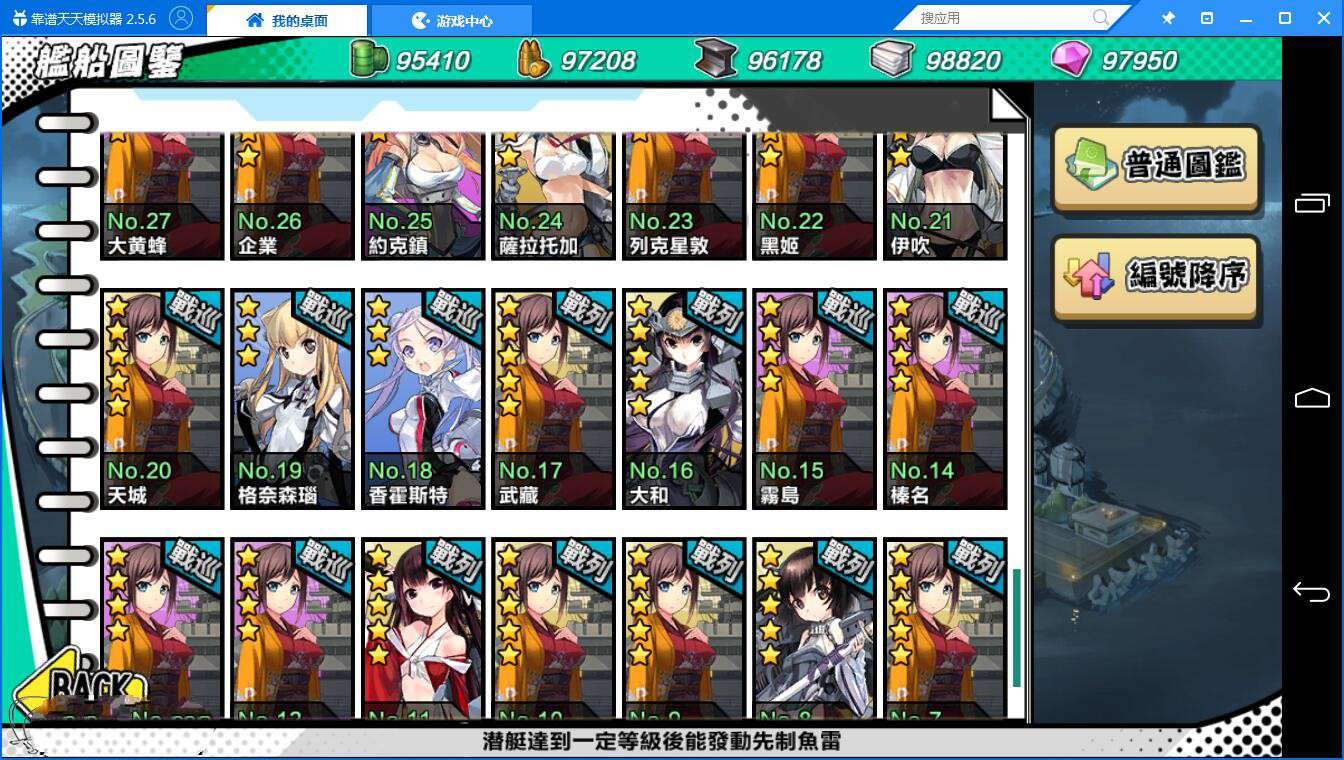Open the 普通圖鑑 catalog button
The height and width of the screenshot is (760, 1344).
[1155, 167]
